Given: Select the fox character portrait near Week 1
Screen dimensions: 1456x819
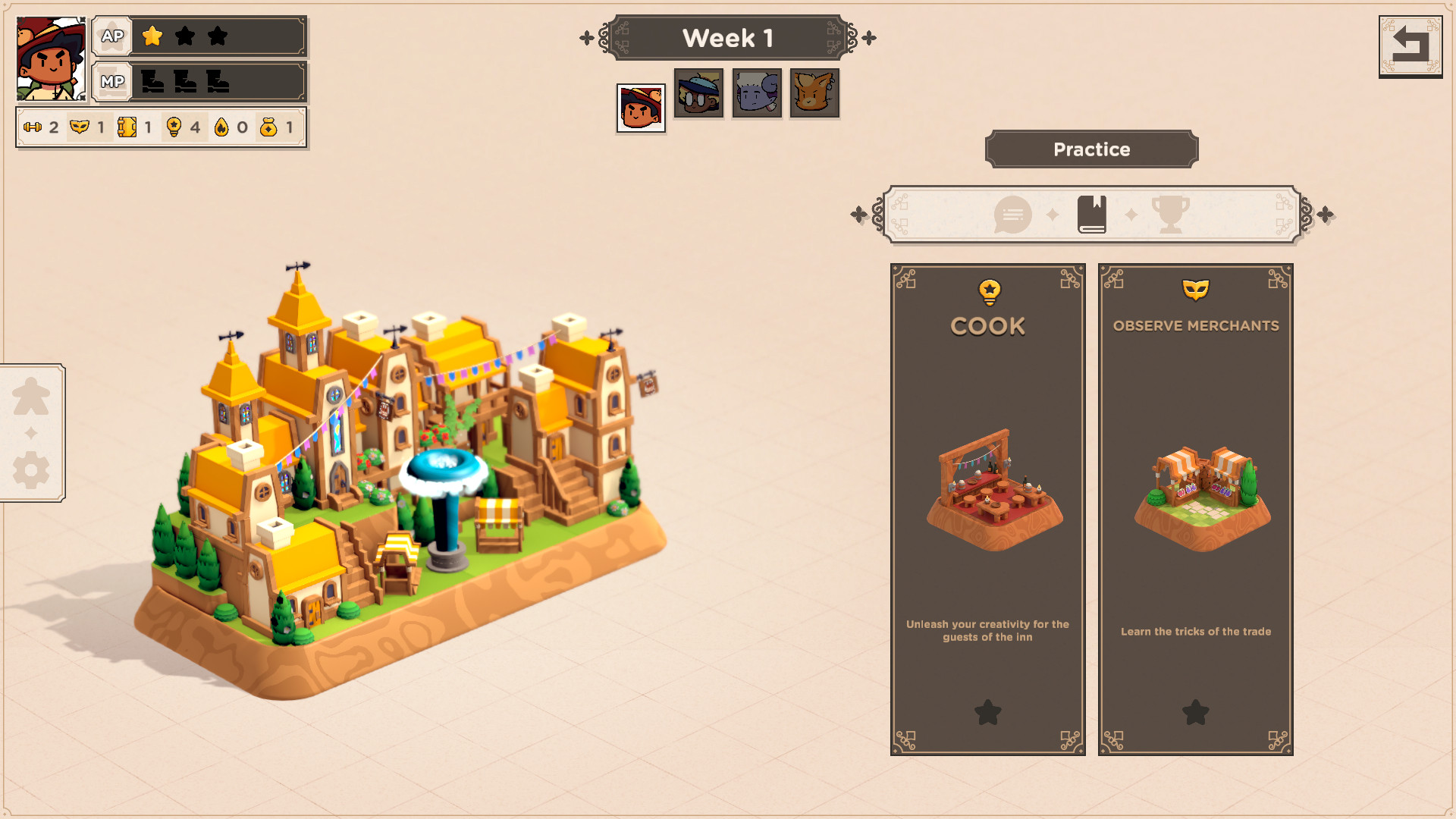Looking at the screenshot, I should click(x=814, y=93).
